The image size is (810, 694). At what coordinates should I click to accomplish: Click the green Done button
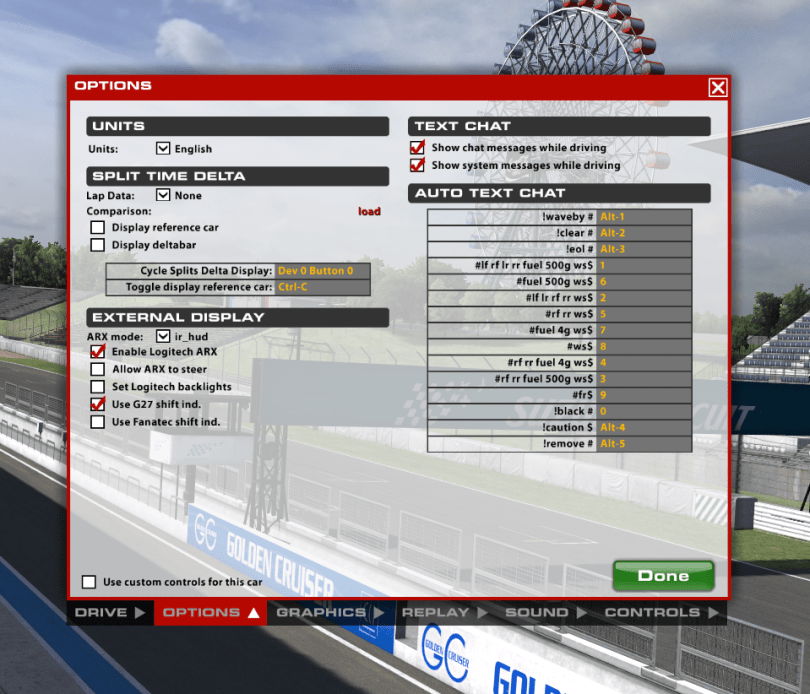(x=663, y=575)
